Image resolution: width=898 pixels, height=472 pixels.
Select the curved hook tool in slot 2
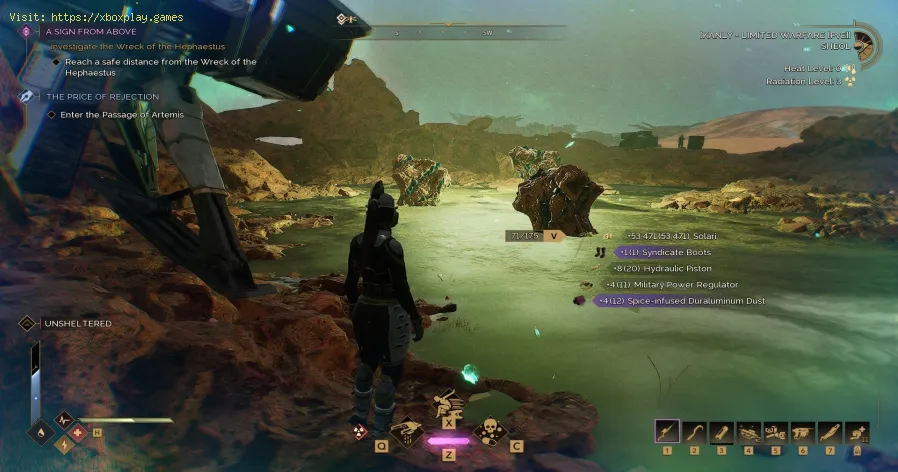click(x=692, y=431)
